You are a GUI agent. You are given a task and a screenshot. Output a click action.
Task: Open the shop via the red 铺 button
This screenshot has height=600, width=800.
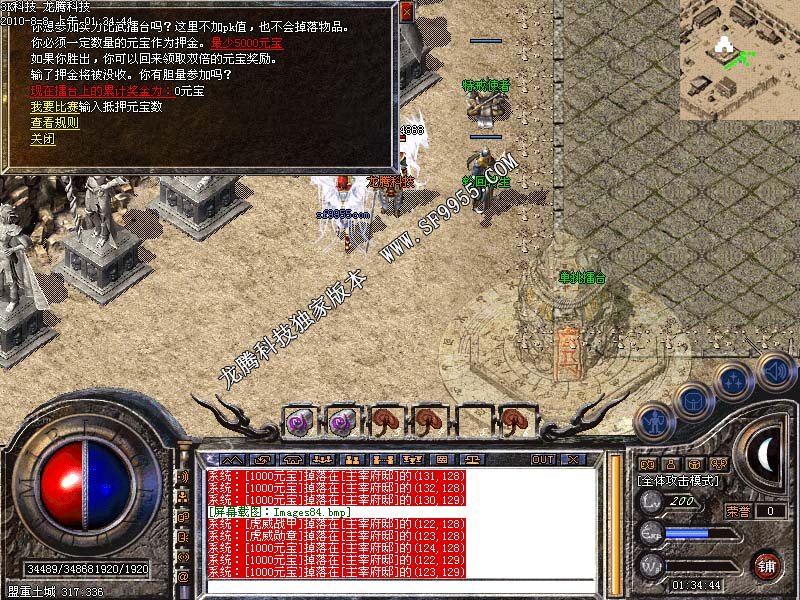tap(767, 564)
